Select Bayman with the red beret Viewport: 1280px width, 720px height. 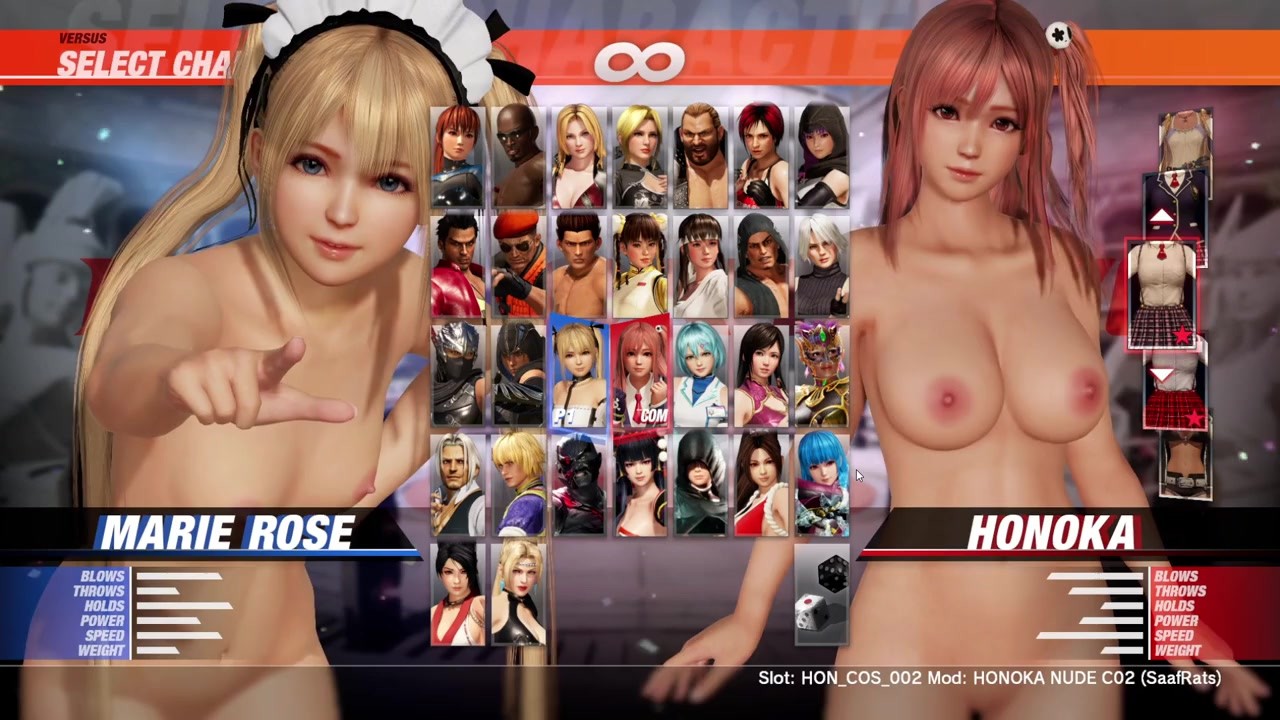click(518, 266)
